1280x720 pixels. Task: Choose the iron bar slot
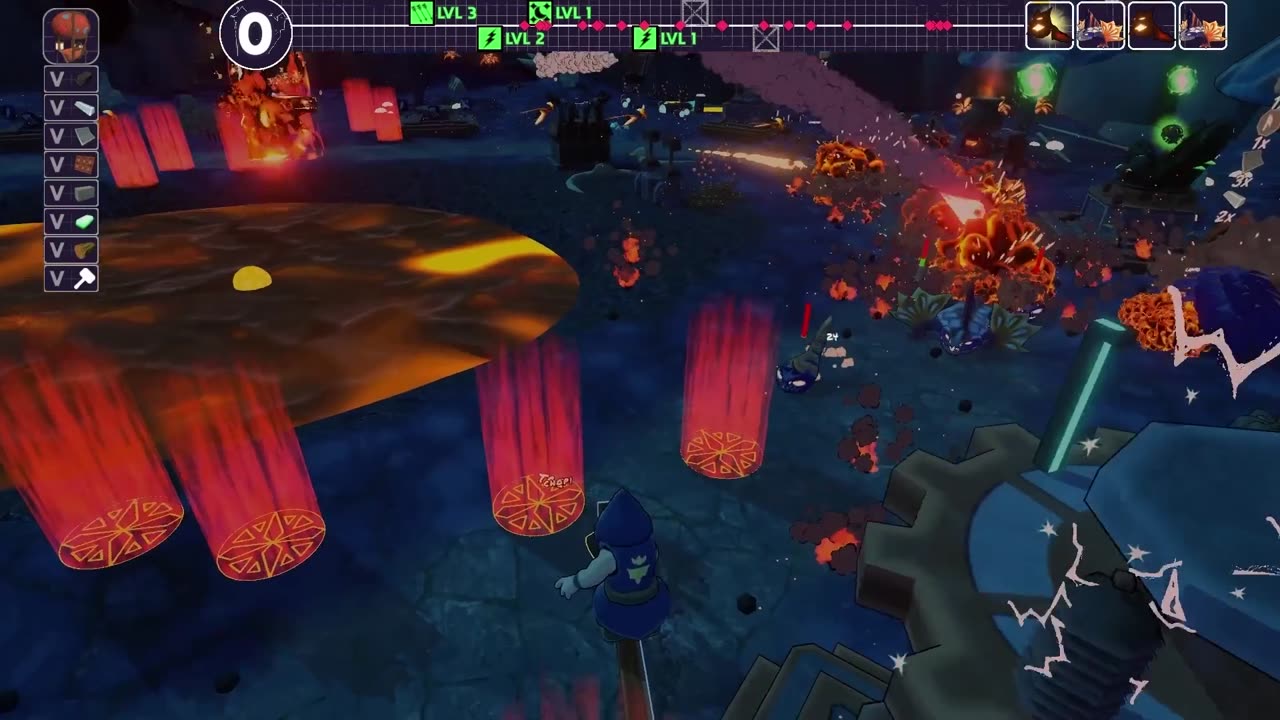[71, 108]
